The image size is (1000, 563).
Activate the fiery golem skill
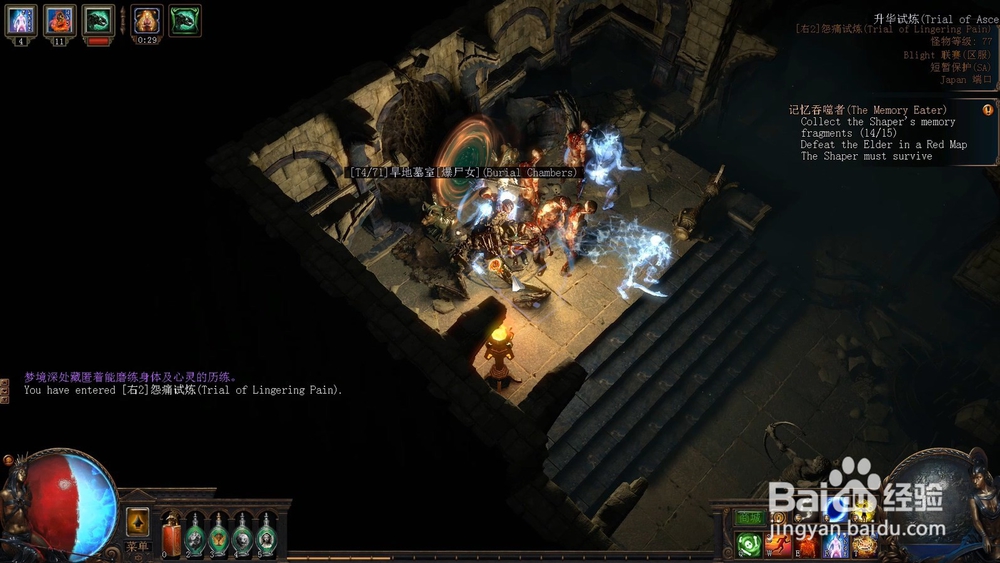point(806,545)
